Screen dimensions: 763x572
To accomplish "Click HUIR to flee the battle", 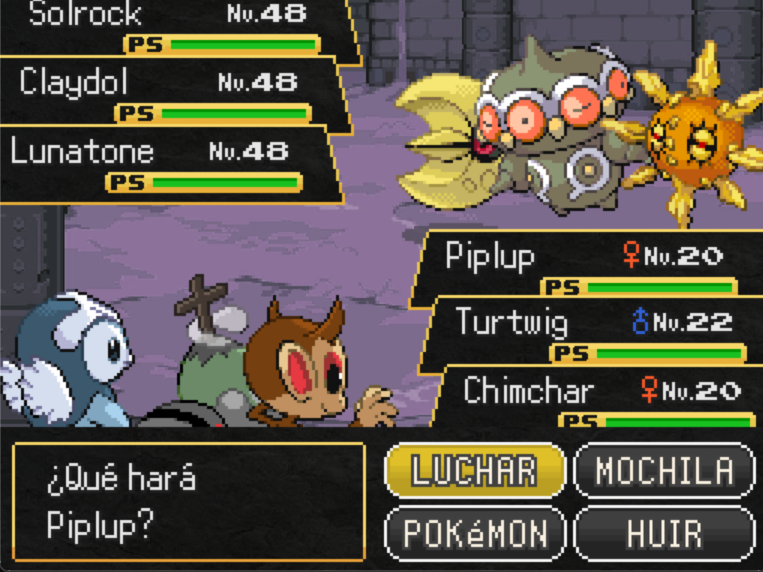I will [x=664, y=532].
